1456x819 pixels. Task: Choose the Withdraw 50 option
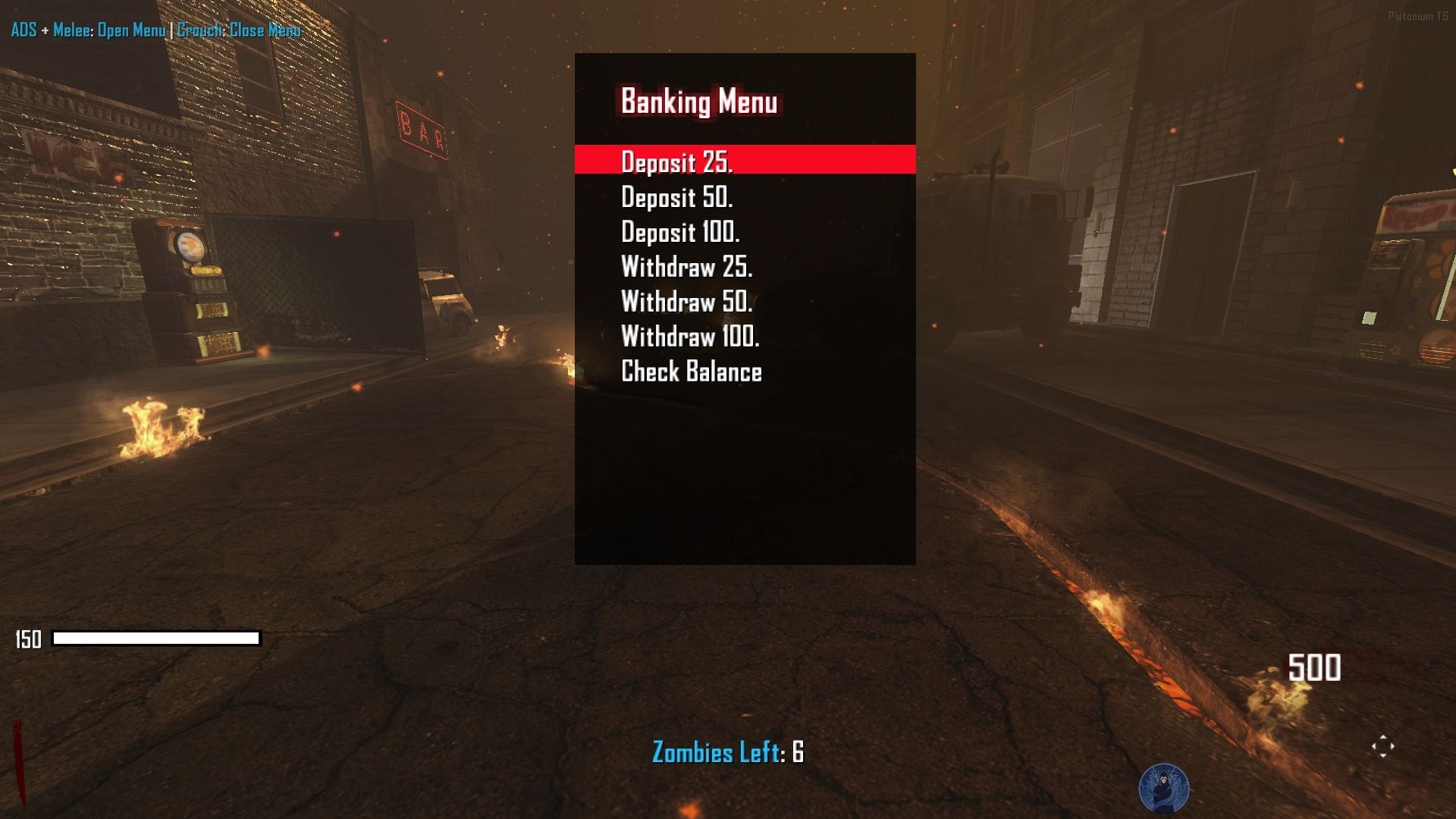[686, 302]
